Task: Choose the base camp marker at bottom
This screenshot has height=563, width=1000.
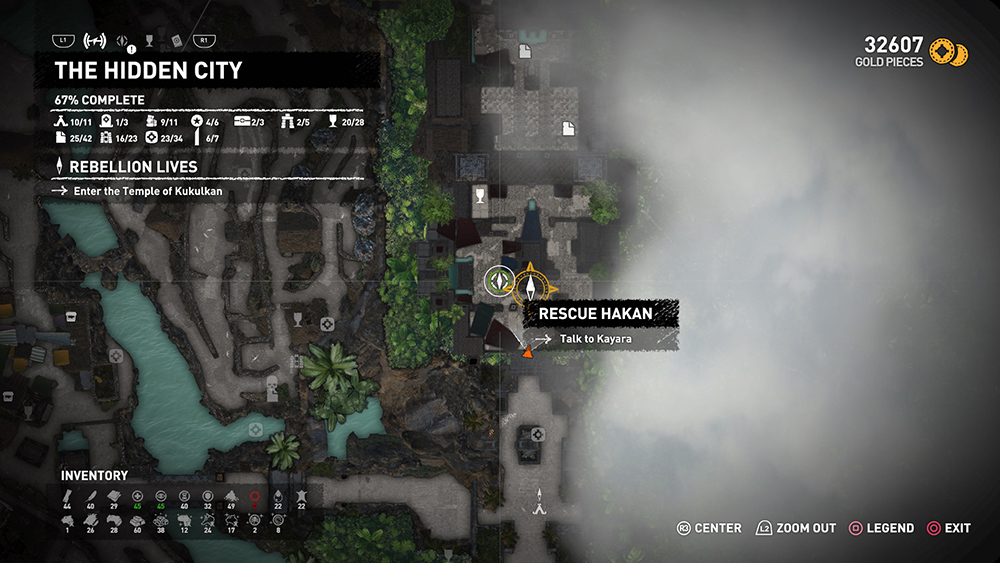Action: click(540, 503)
